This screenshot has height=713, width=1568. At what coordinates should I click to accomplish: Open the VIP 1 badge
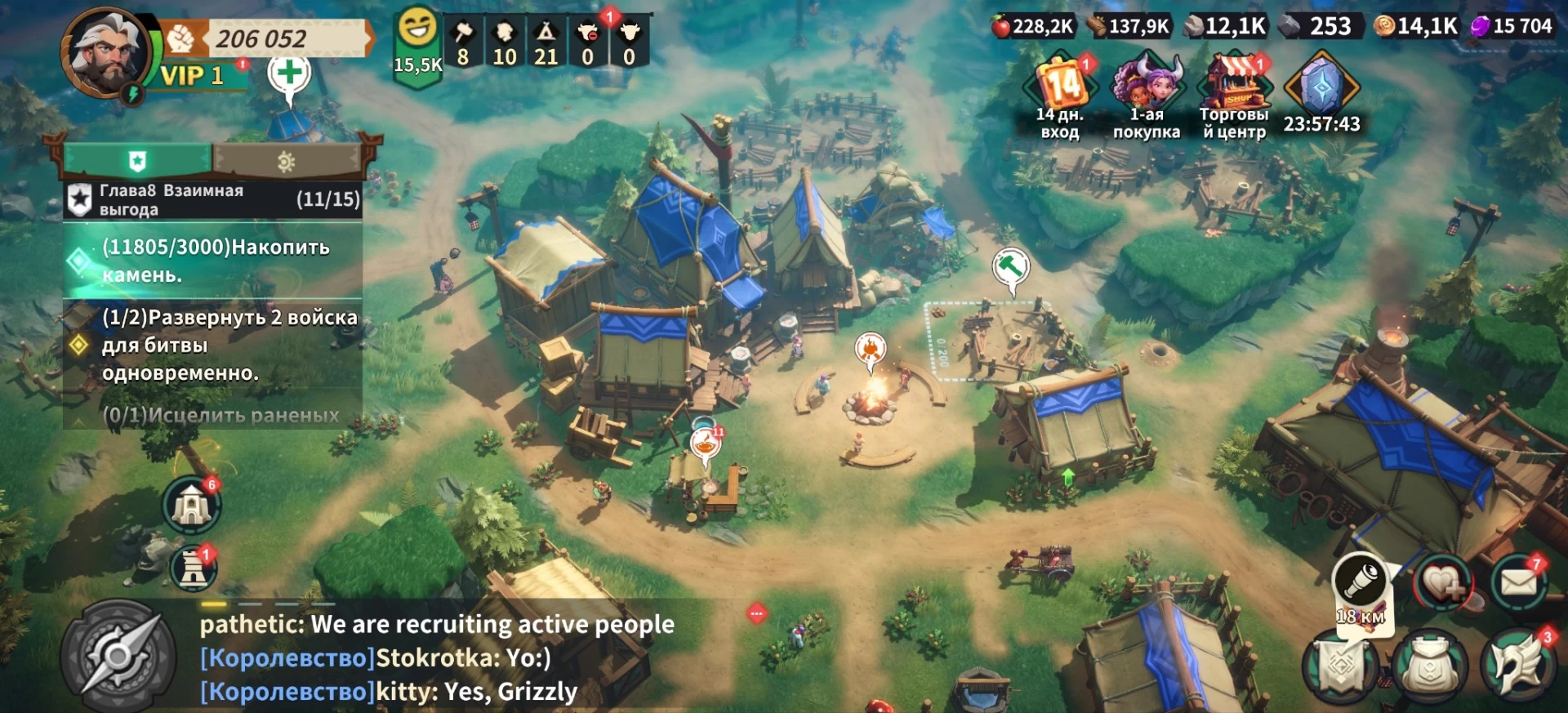(x=193, y=76)
